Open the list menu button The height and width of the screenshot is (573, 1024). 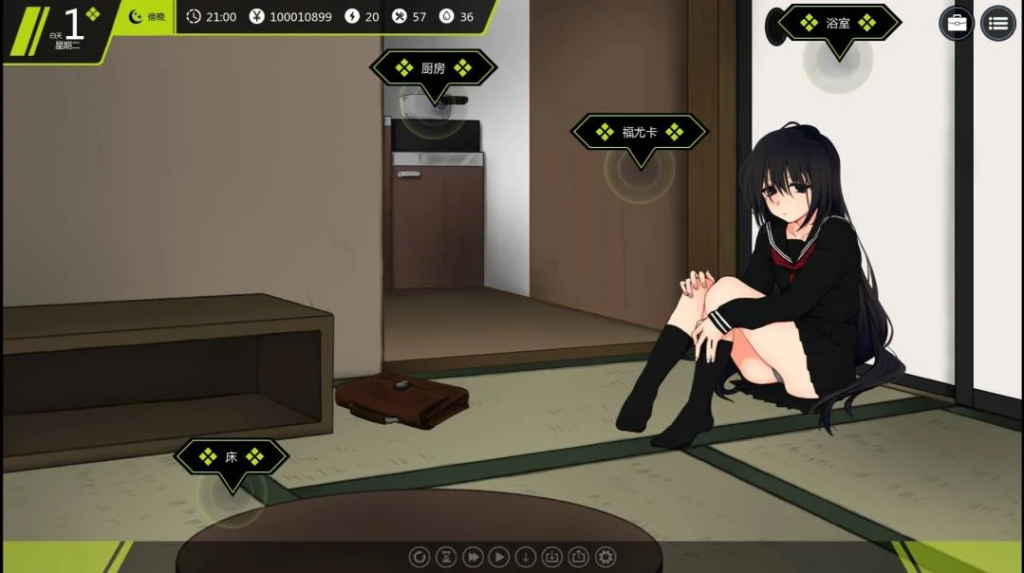(997, 23)
